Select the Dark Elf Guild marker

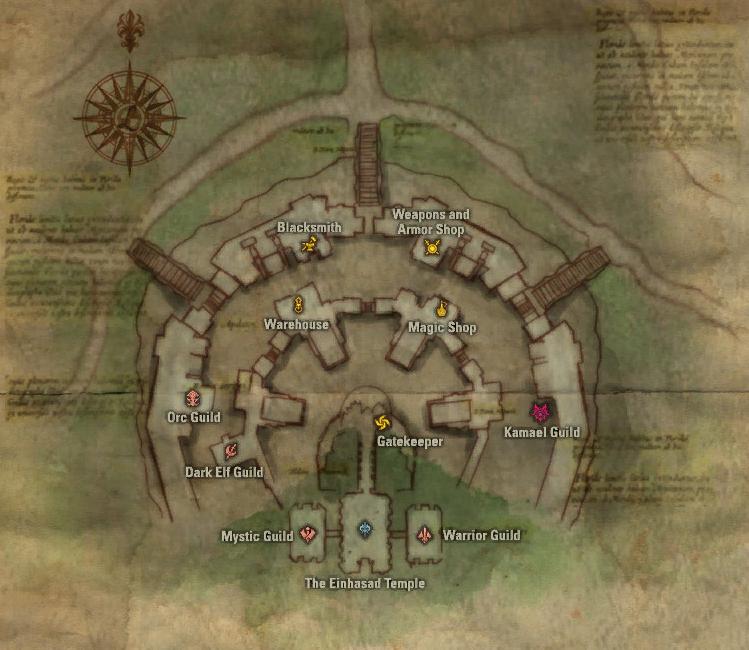click(x=229, y=451)
